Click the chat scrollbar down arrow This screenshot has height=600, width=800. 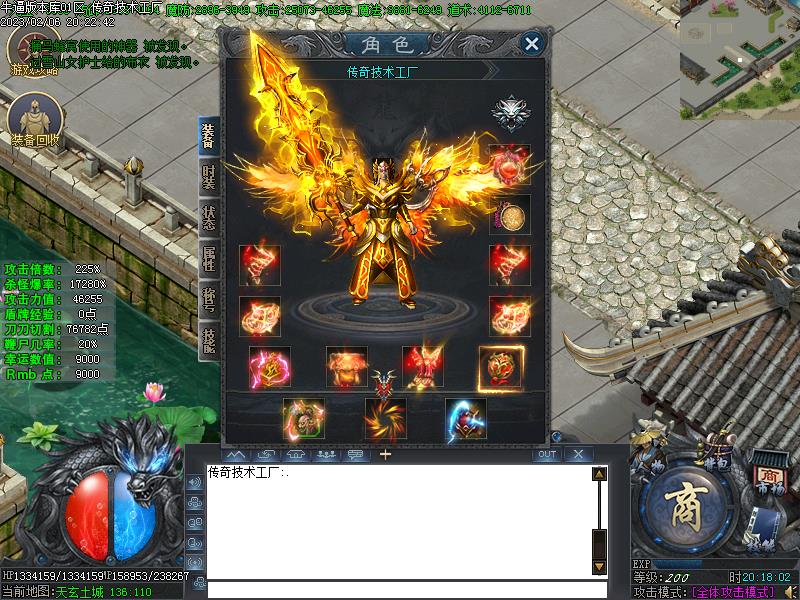click(599, 567)
